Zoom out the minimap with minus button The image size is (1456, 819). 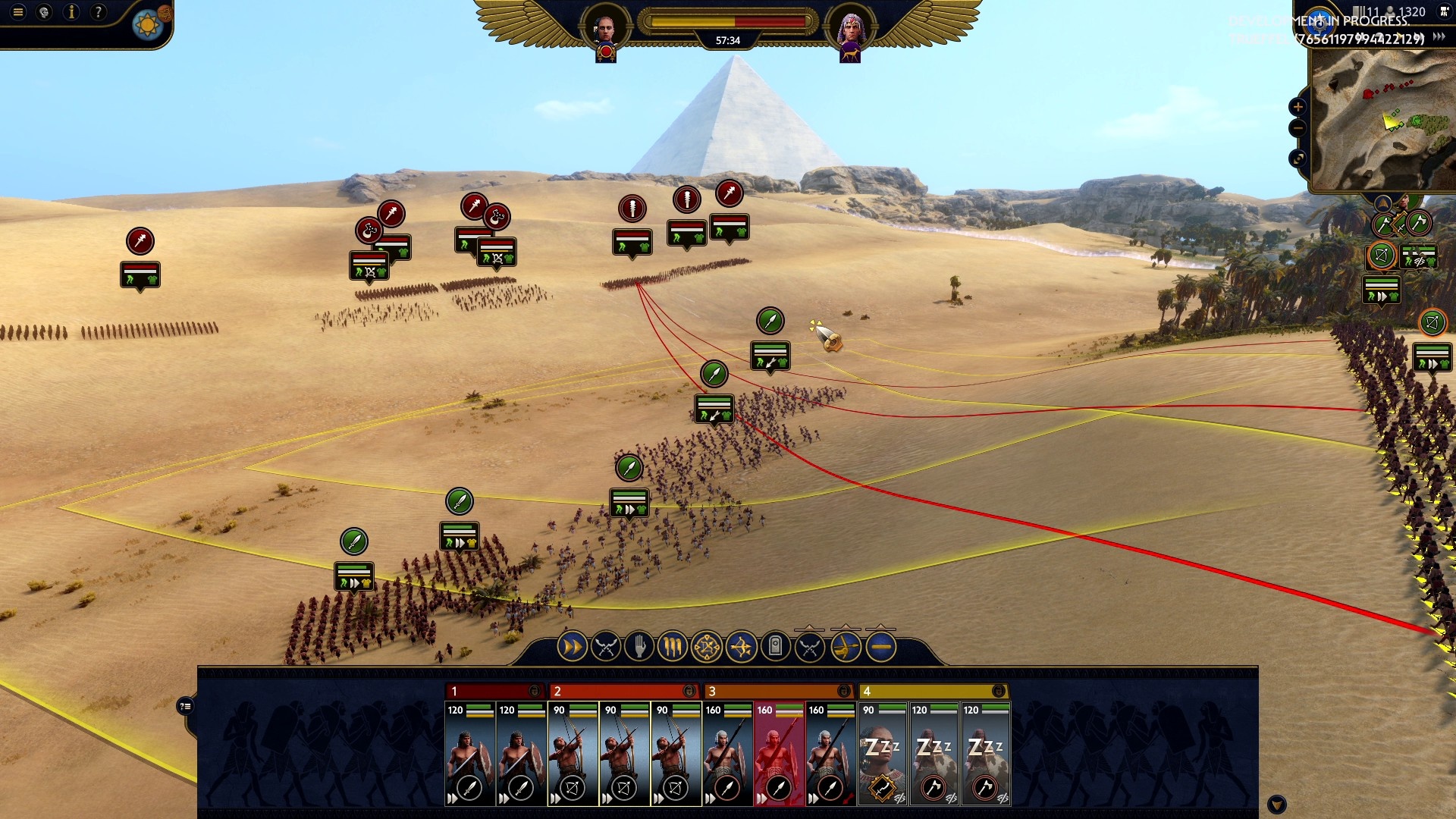1298,128
